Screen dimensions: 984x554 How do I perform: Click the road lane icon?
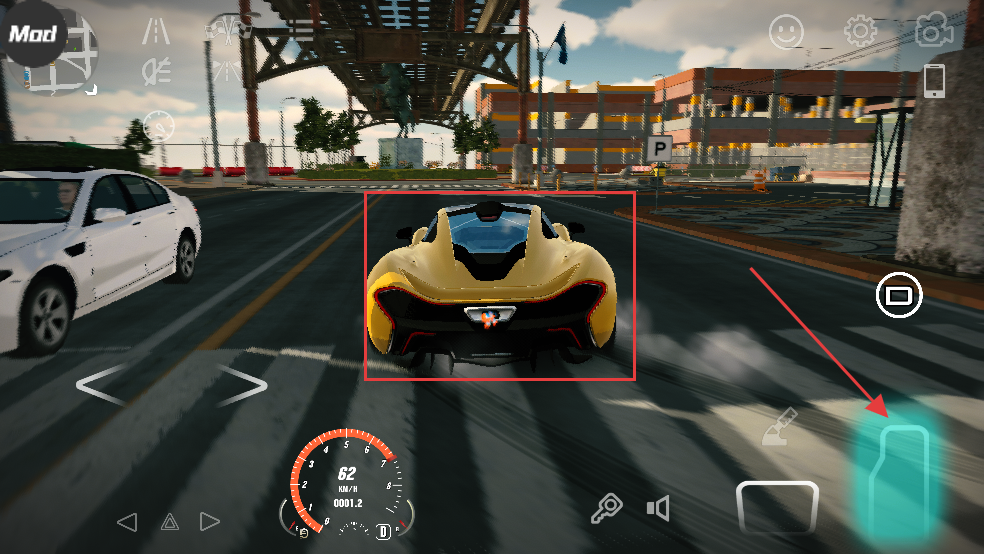point(155,32)
